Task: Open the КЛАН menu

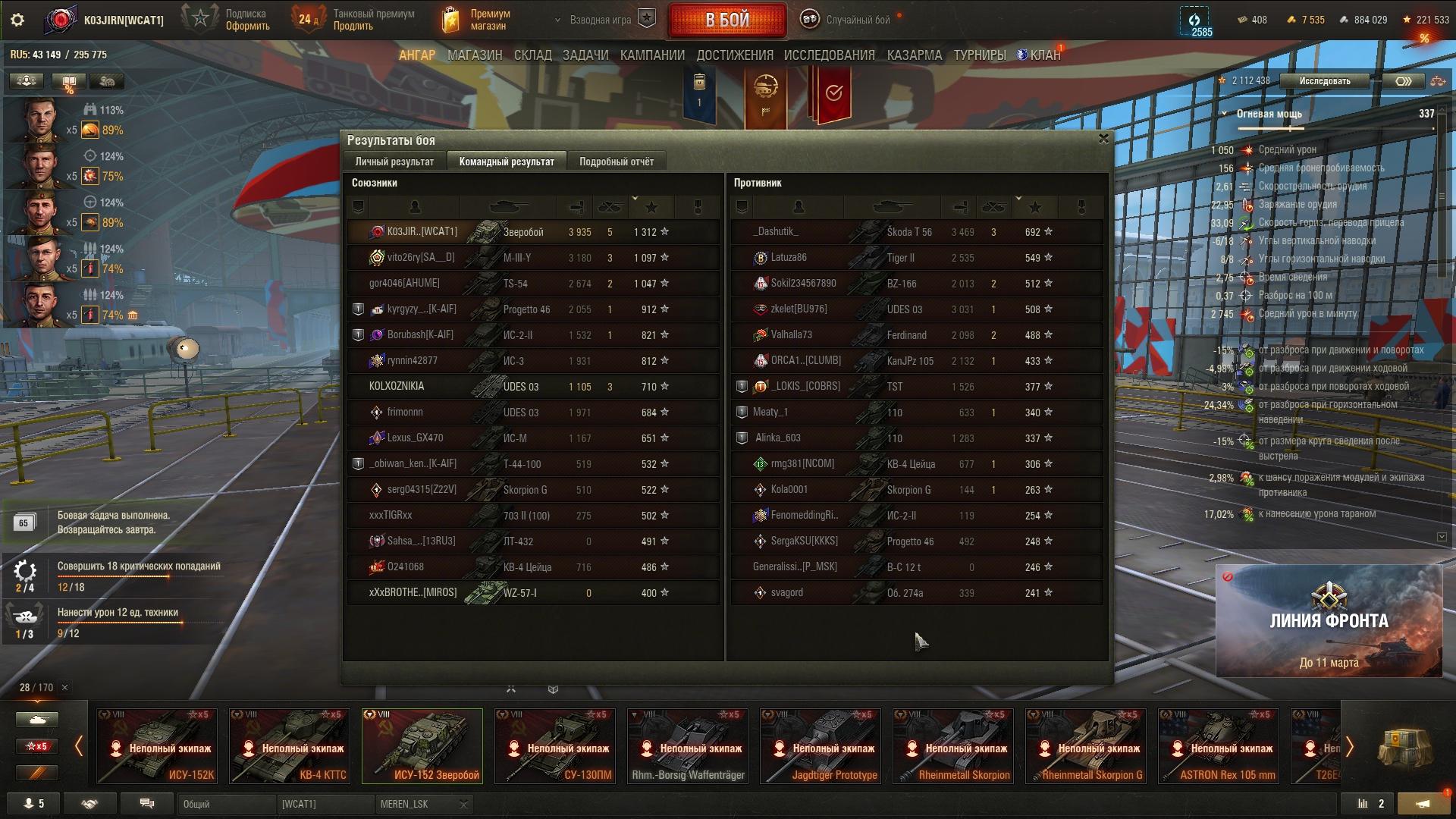Action: (1040, 55)
